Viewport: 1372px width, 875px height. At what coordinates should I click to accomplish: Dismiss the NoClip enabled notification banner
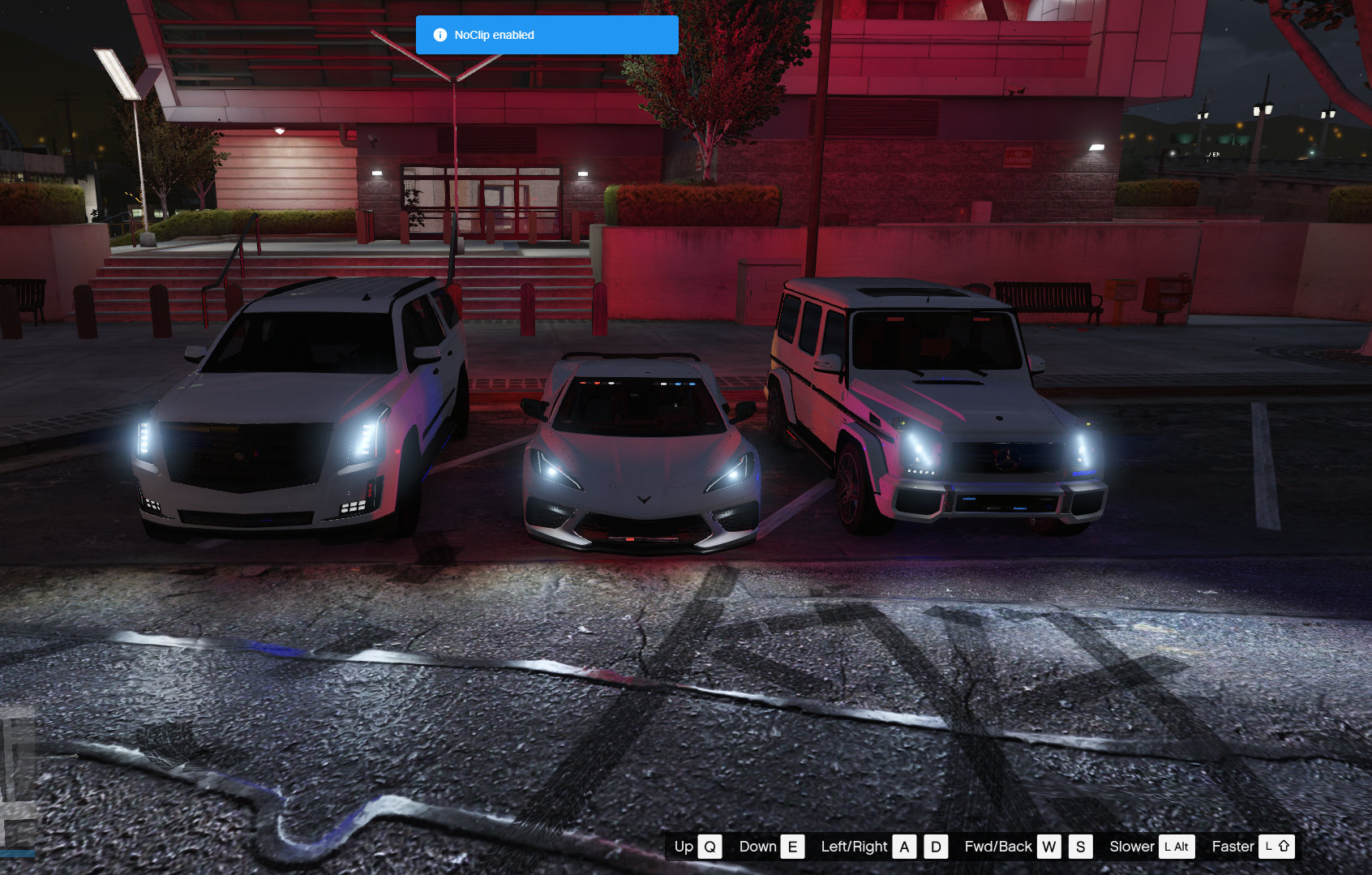547,35
